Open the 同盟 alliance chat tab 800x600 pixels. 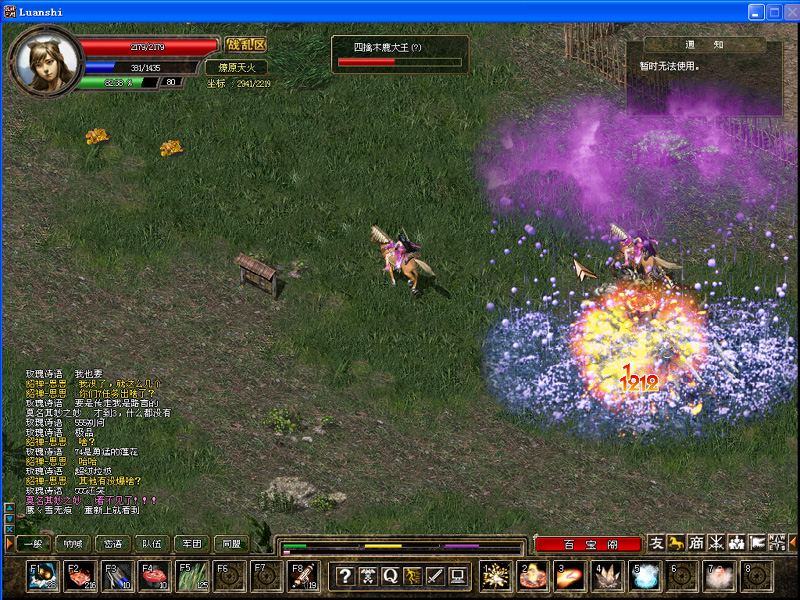[x=231, y=544]
